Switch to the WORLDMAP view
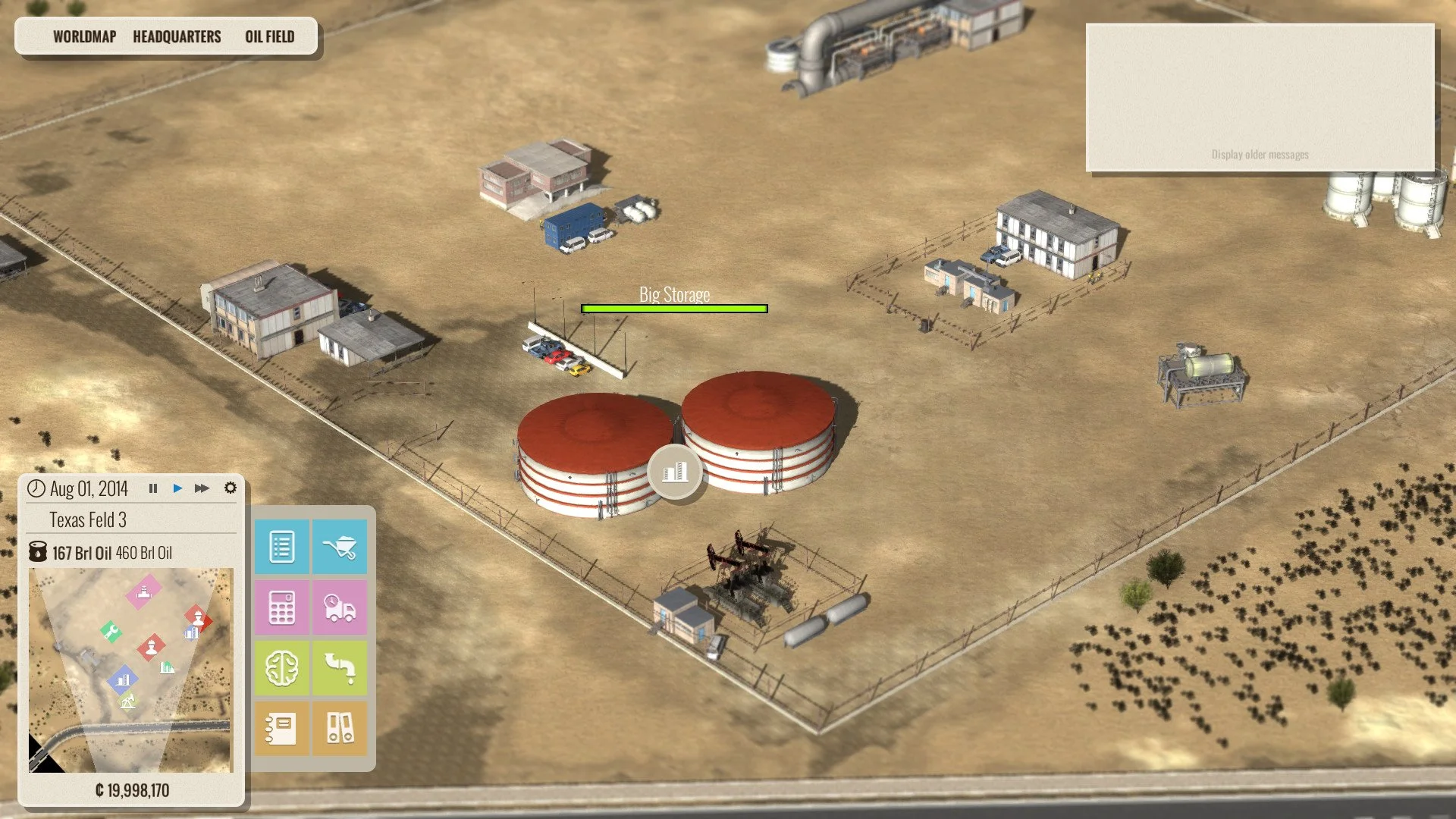The image size is (1456, 819). pyautogui.click(x=84, y=36)
